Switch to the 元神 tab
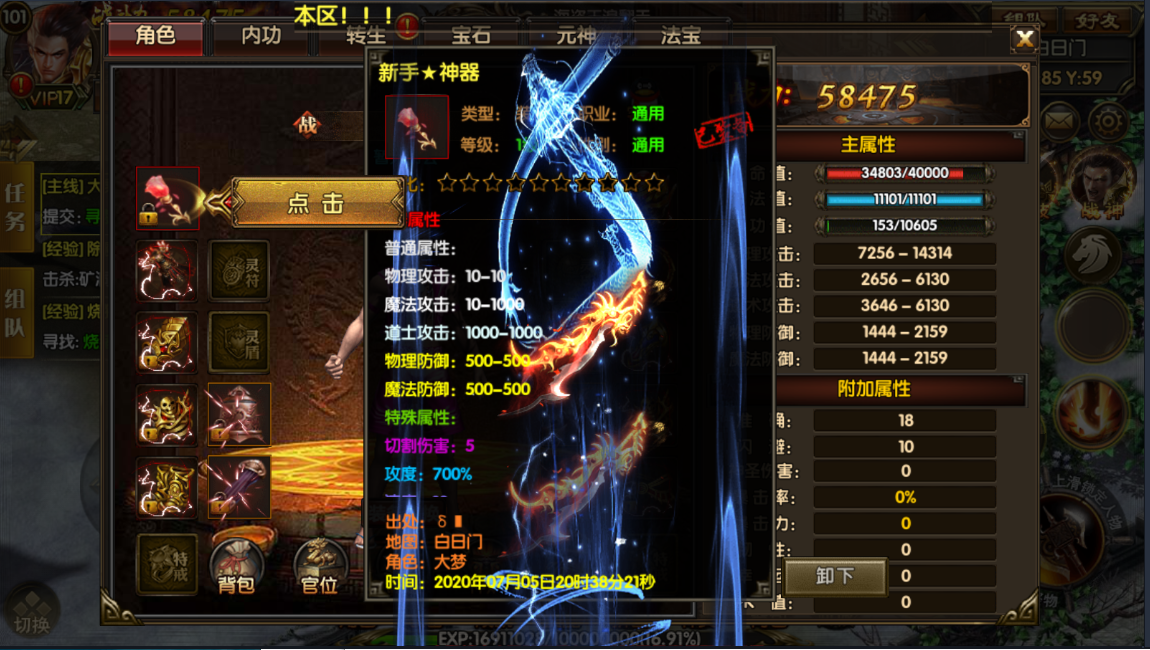This screenshot has height=650, width=1150. click(x=576, y=36)
